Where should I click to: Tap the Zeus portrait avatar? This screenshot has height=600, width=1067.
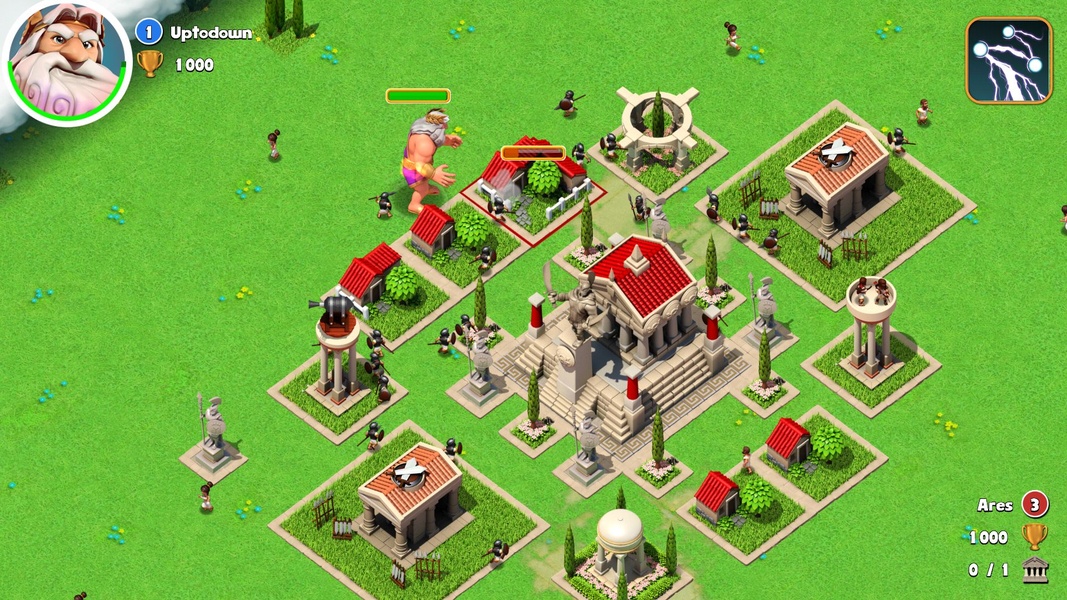67,61
